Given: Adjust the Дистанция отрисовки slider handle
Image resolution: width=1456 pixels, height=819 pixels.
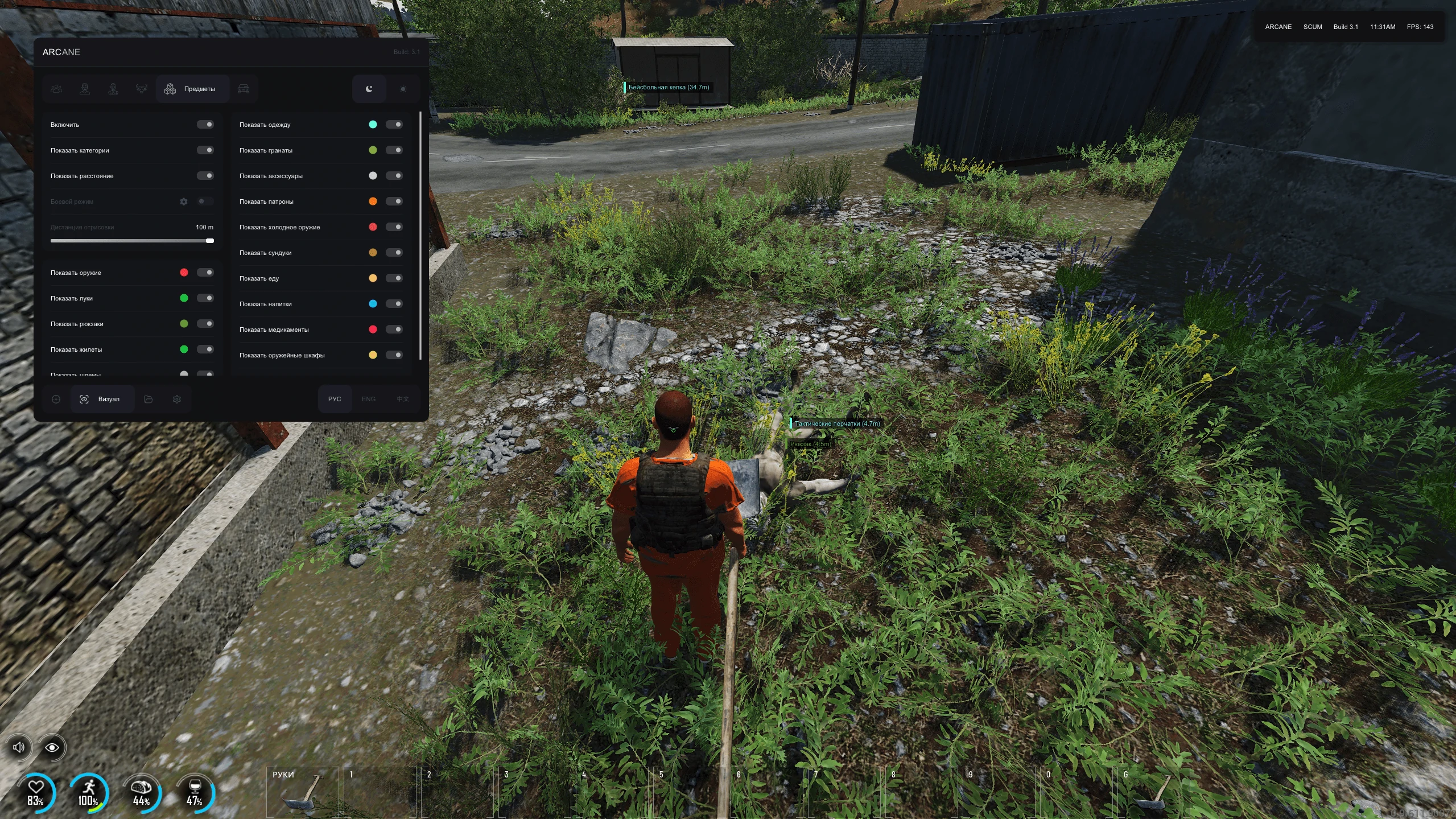Looking at the screenshot, I should tap(210, 241).
